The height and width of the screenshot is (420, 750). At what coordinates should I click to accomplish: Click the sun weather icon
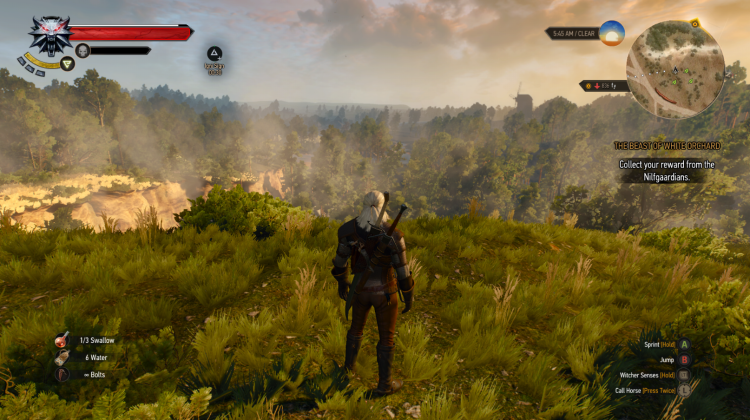pos(611,33)
